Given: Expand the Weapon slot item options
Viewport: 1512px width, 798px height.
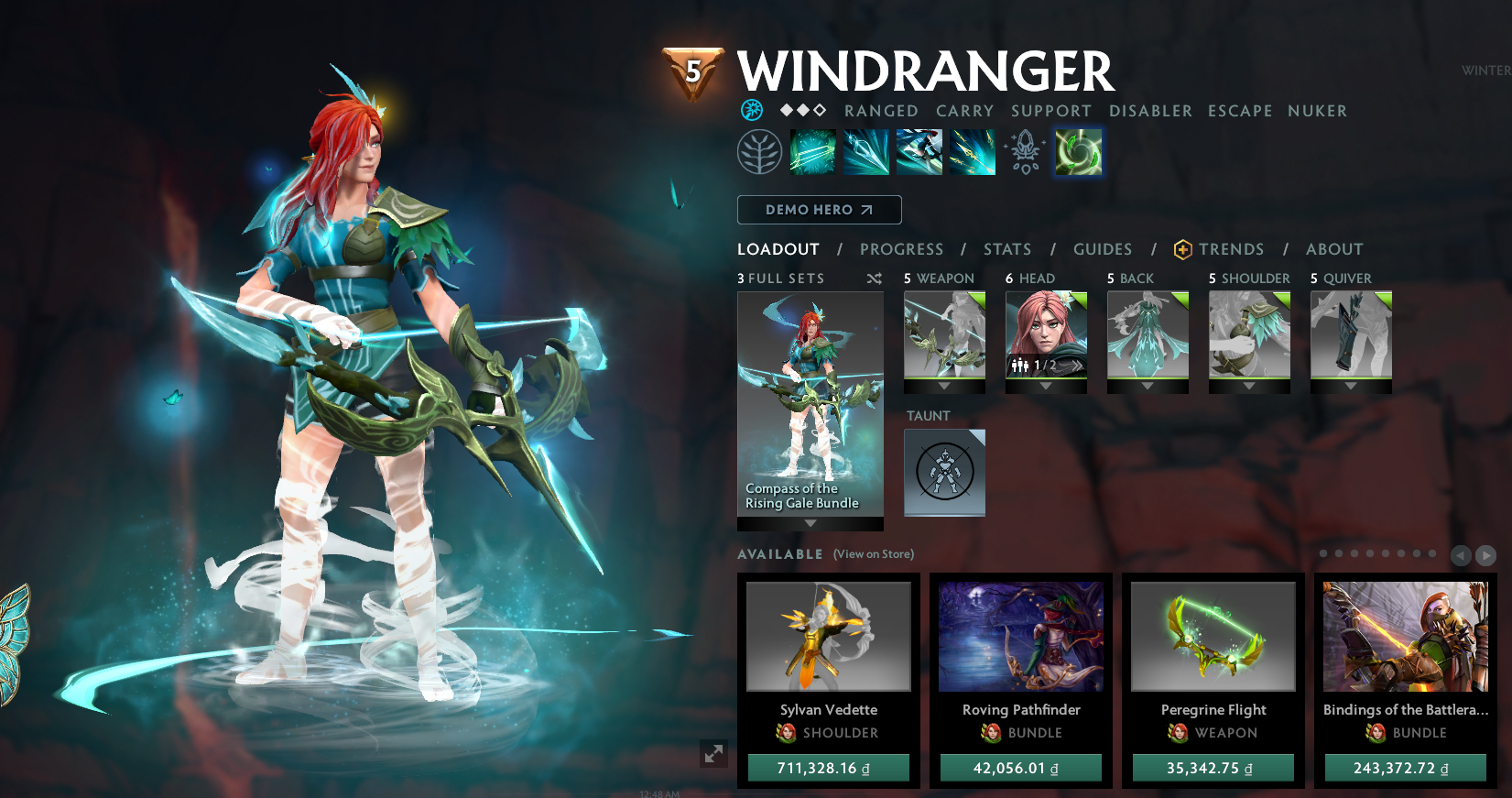Looking at the screenshot, I should [944, 387].
